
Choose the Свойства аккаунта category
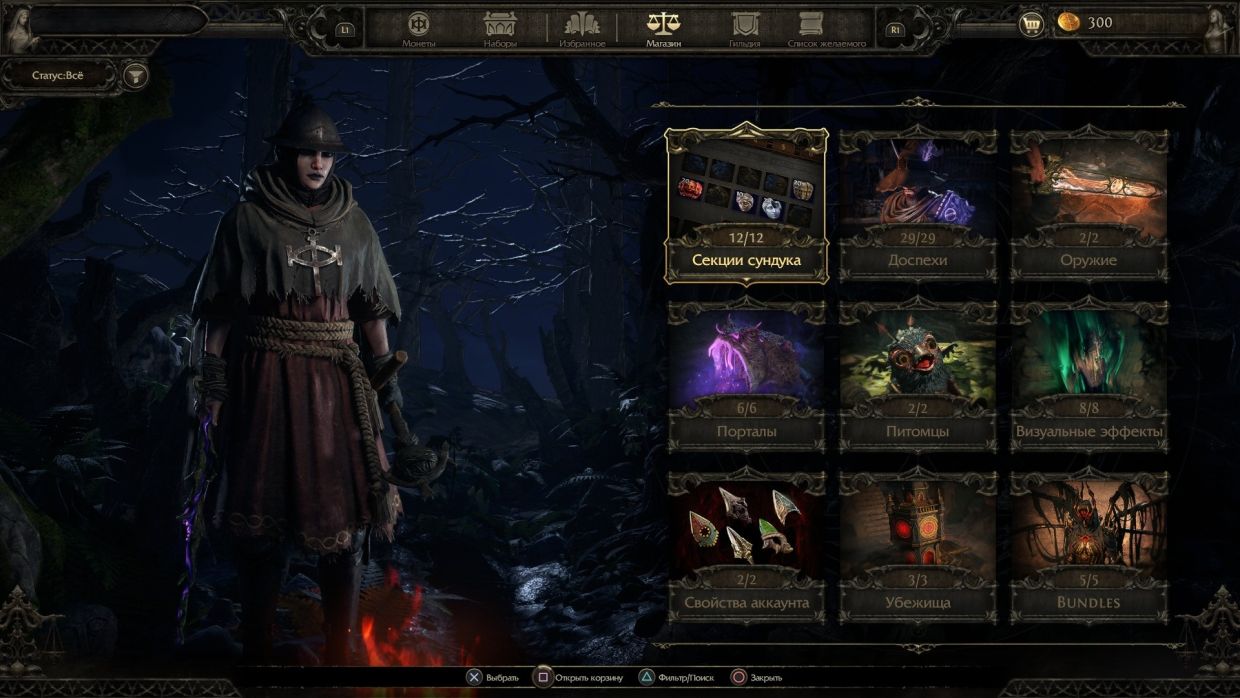pos(746,547)
